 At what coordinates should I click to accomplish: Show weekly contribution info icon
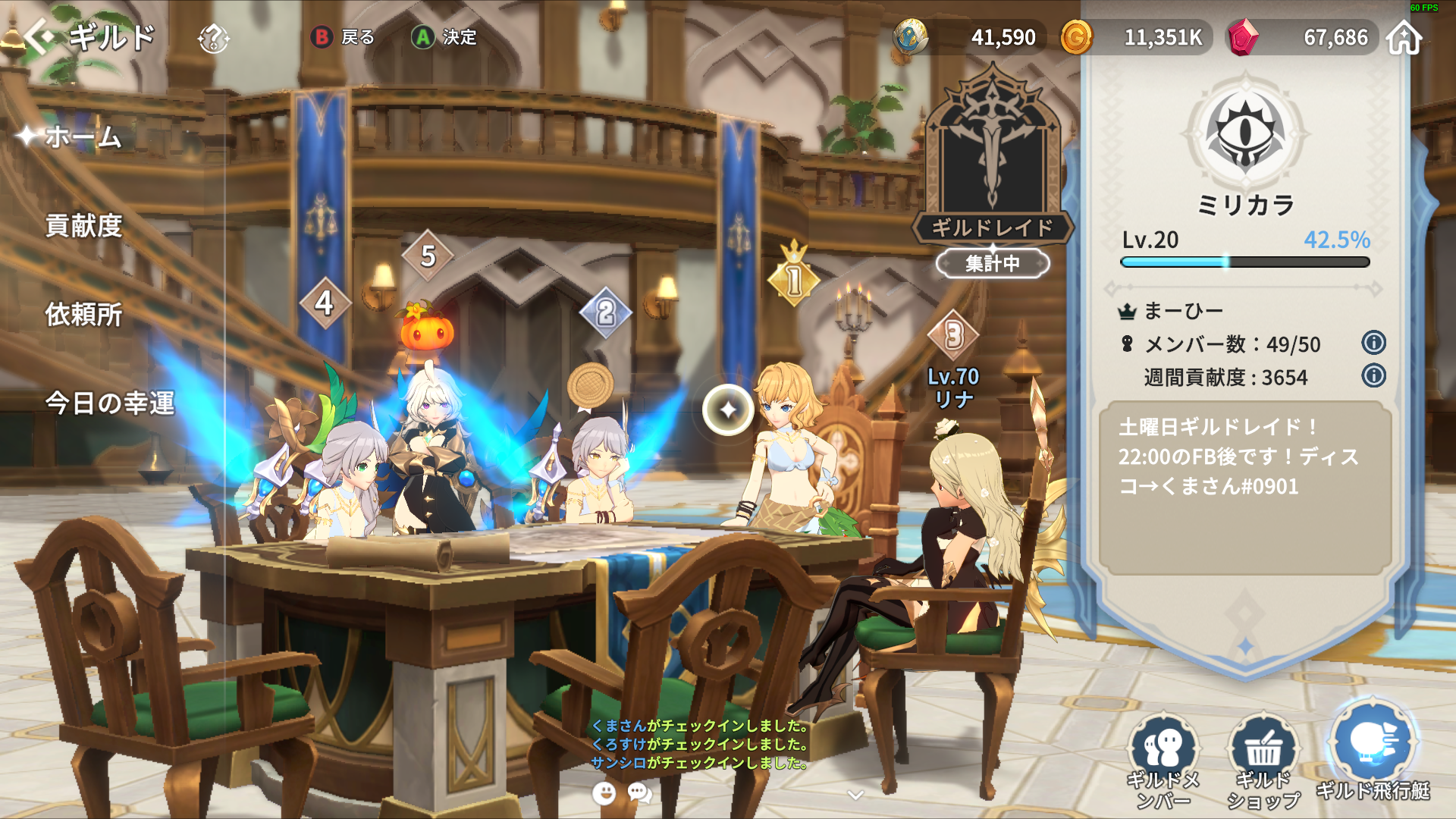tap(1373, 376)
